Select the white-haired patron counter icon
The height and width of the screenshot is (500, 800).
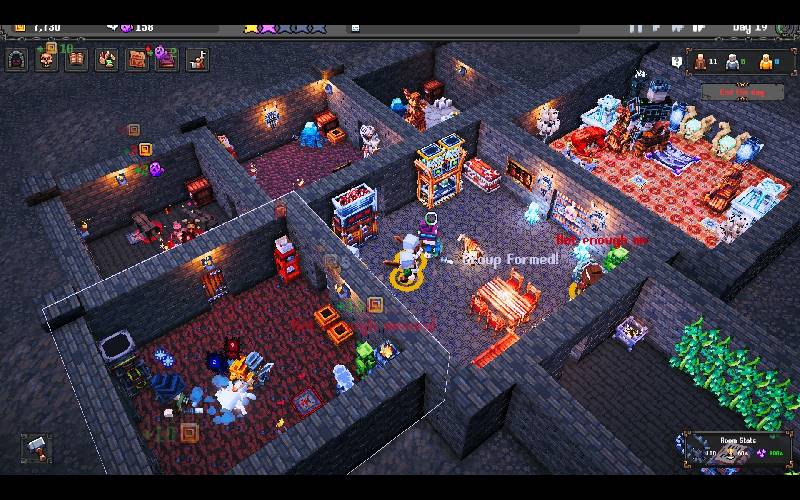(x=733, y=62)
